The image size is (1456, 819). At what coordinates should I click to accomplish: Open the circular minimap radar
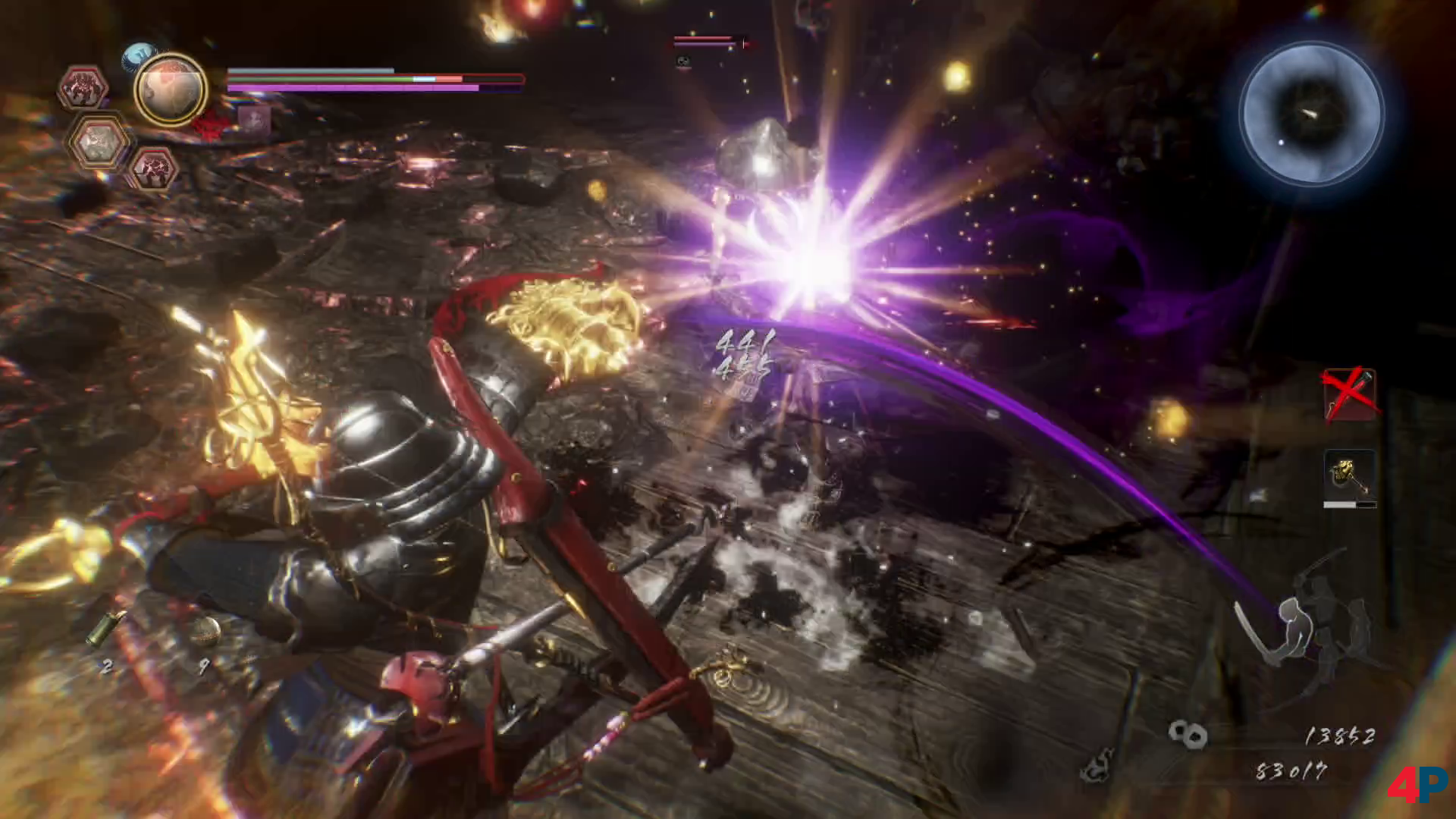(1311, 114)
